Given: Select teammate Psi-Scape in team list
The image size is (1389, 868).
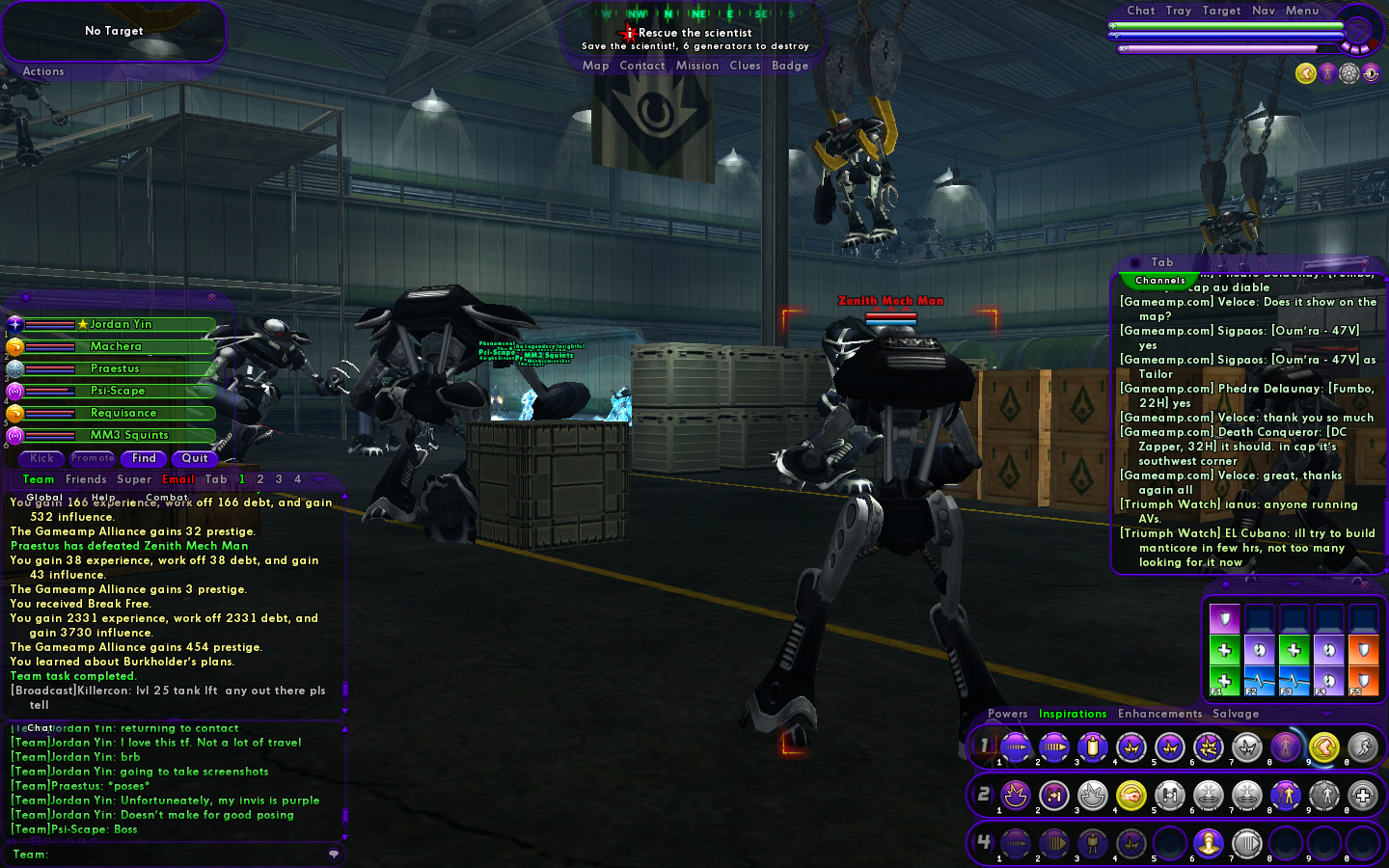Looking at the screenshot, I should 118,391.
